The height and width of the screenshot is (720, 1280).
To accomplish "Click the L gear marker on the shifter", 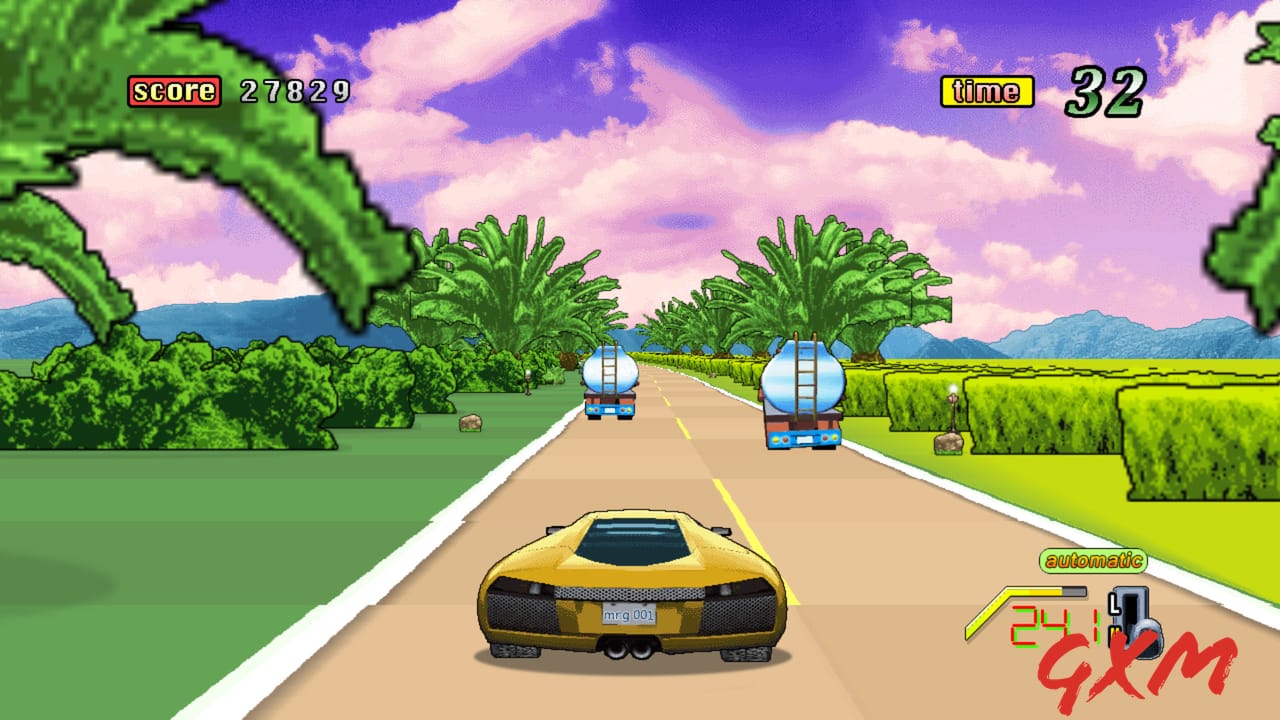I will (1115, 604).
